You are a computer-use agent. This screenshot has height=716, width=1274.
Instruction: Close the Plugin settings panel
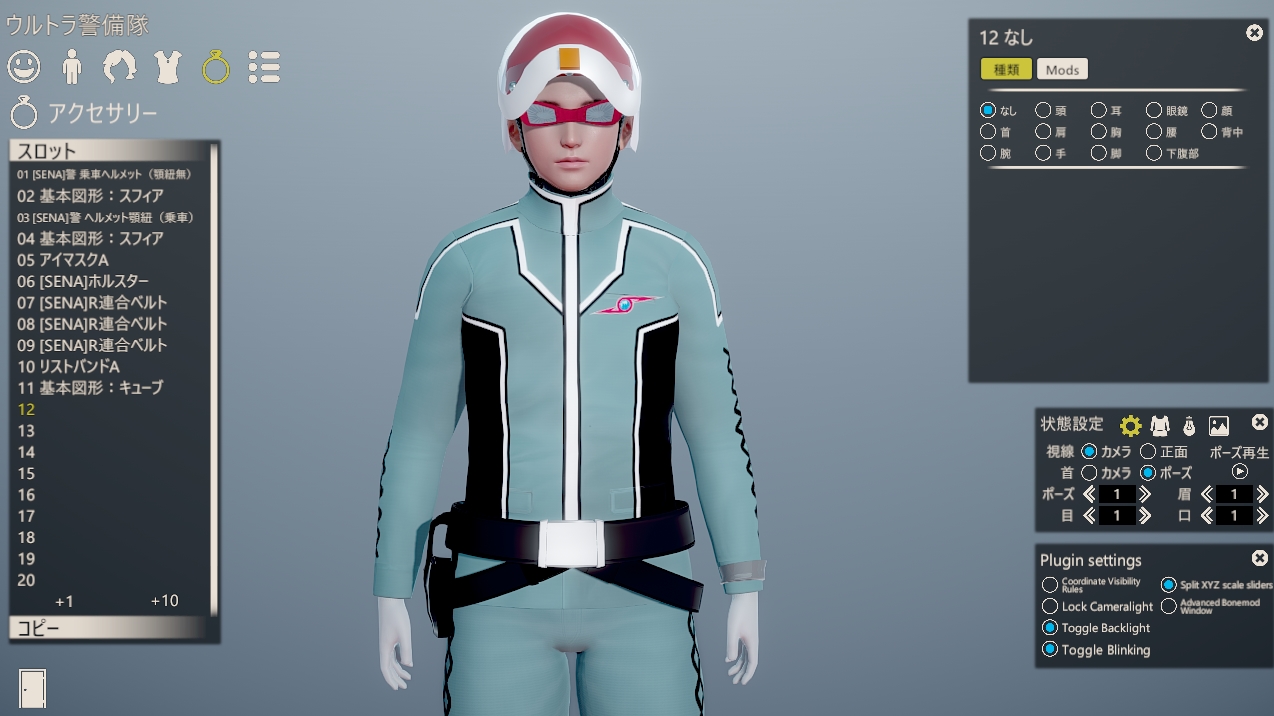(1260, 558)
